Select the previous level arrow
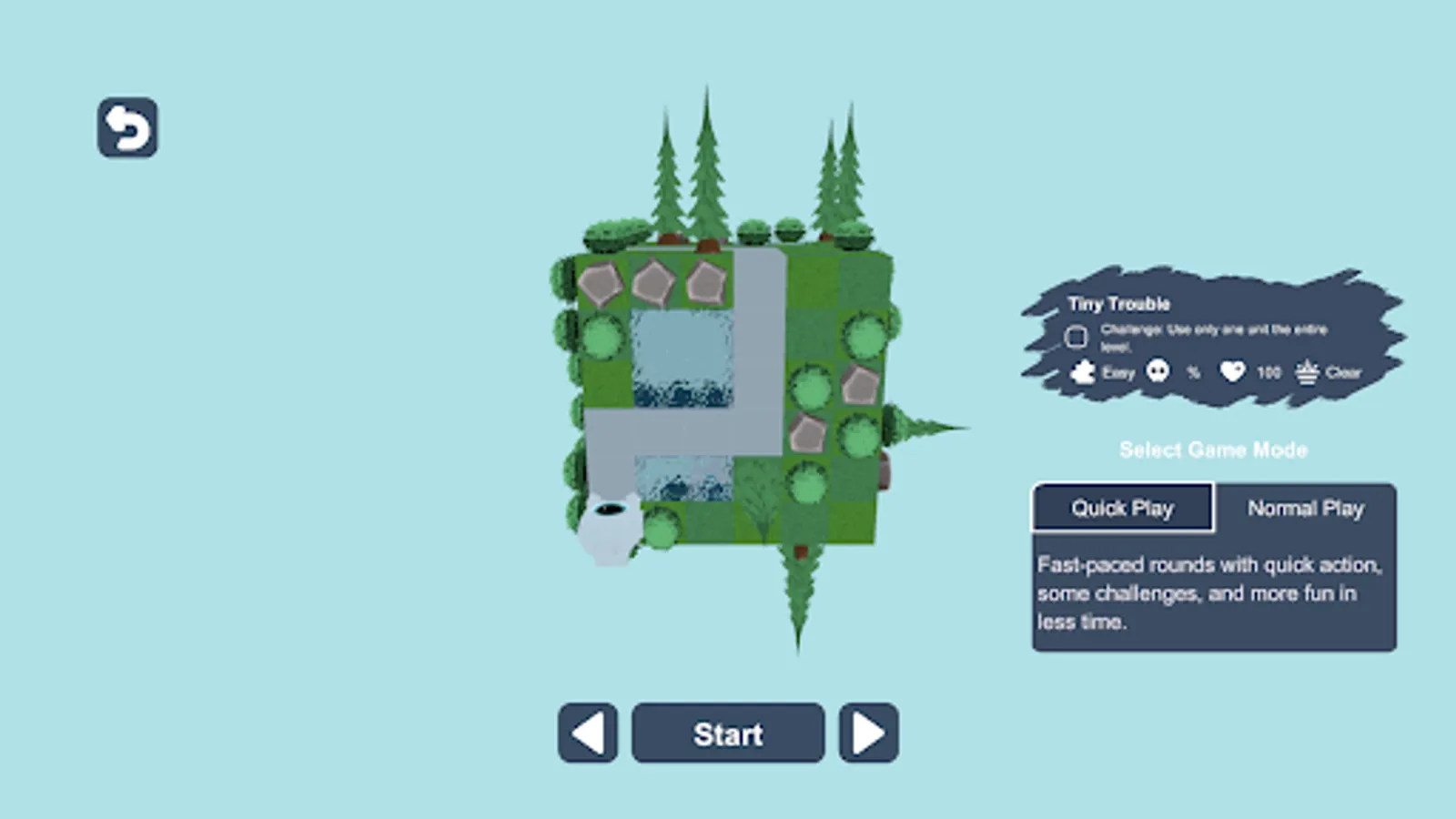 coord(586,733)
